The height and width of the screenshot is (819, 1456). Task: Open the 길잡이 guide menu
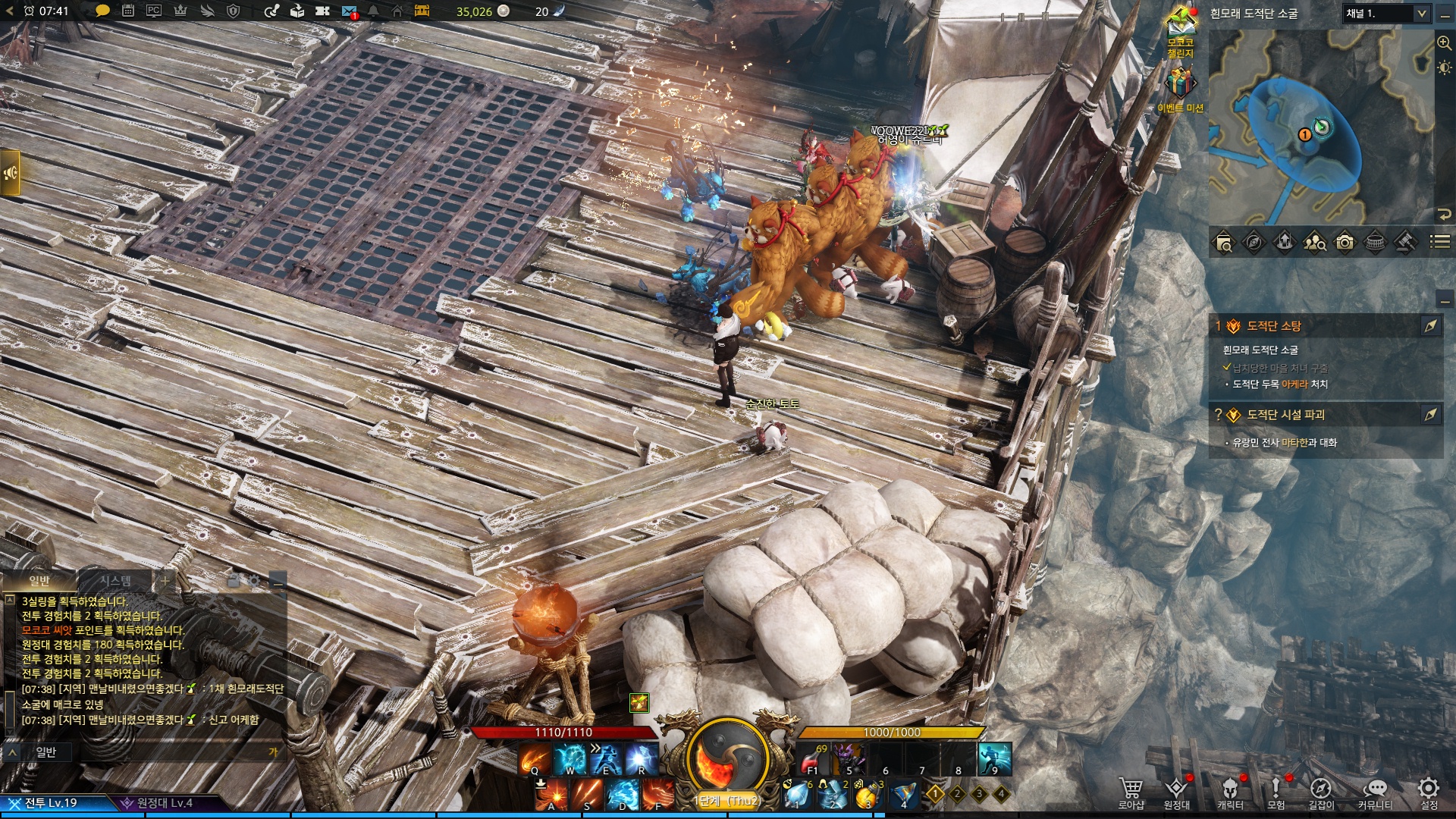pyautogui.click(x=1320, y=791)
